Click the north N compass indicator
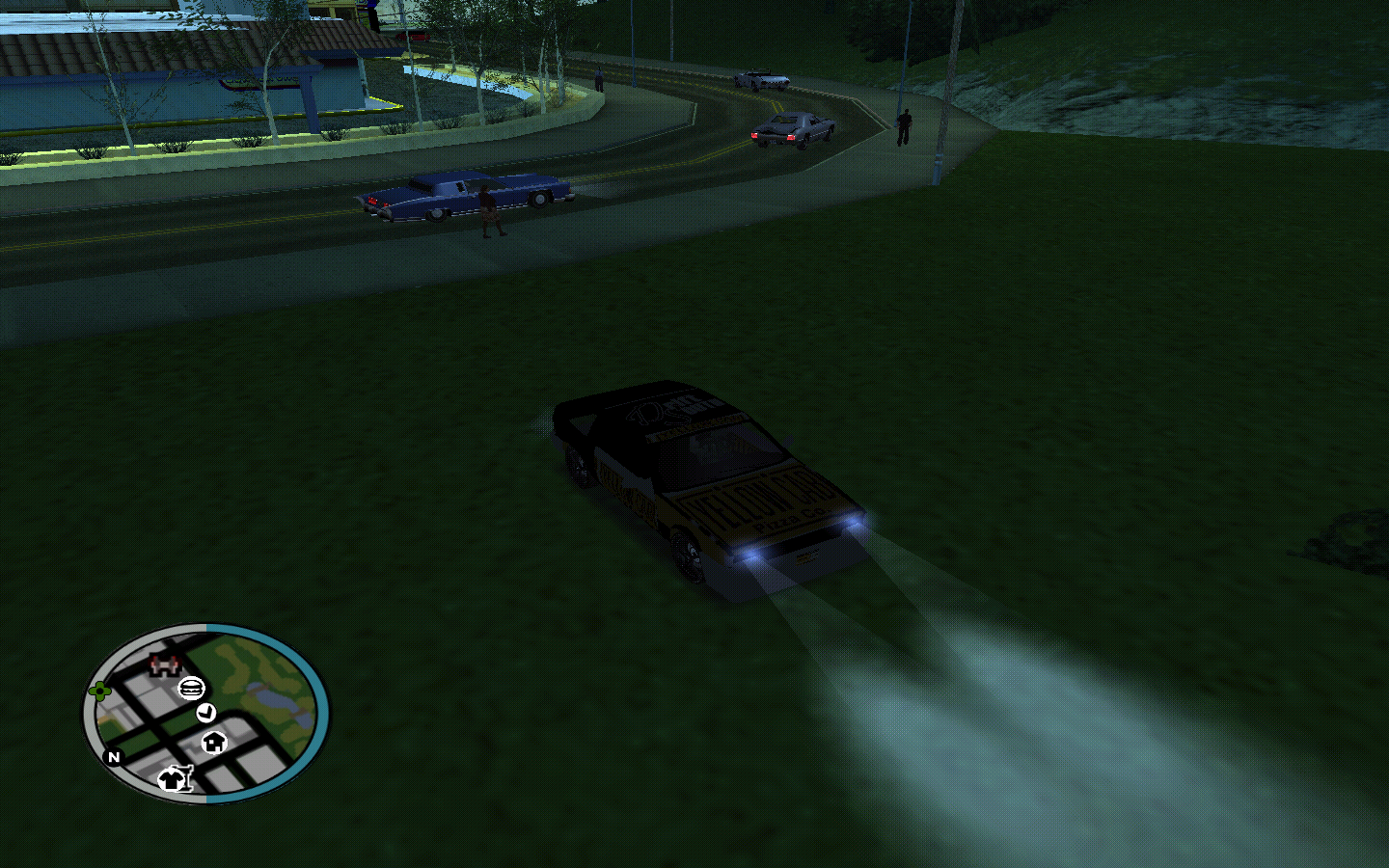This screenshot has width=1389, height=868. point(114,757)
